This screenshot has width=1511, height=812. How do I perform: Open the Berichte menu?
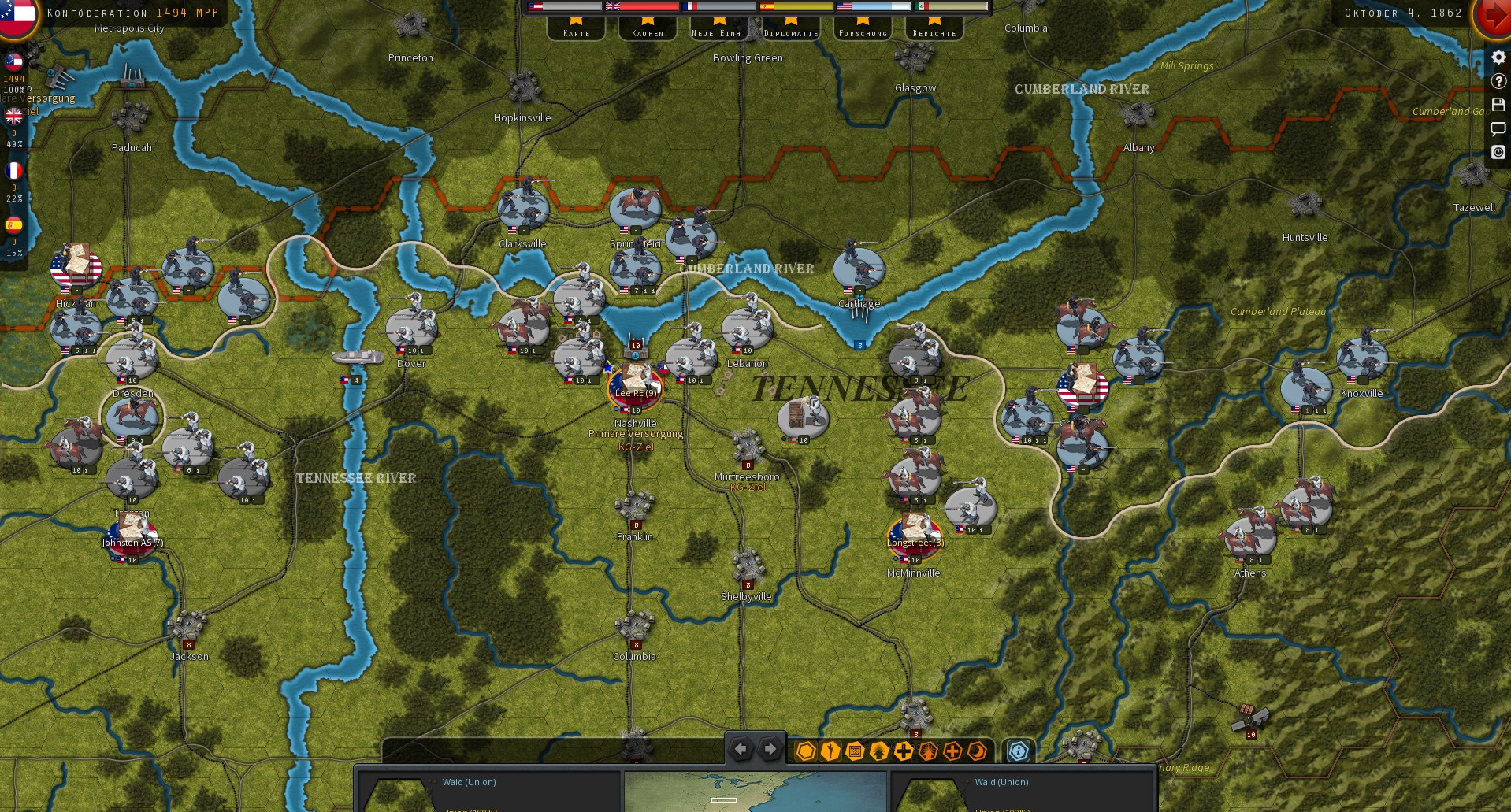[x=934, y=32]
